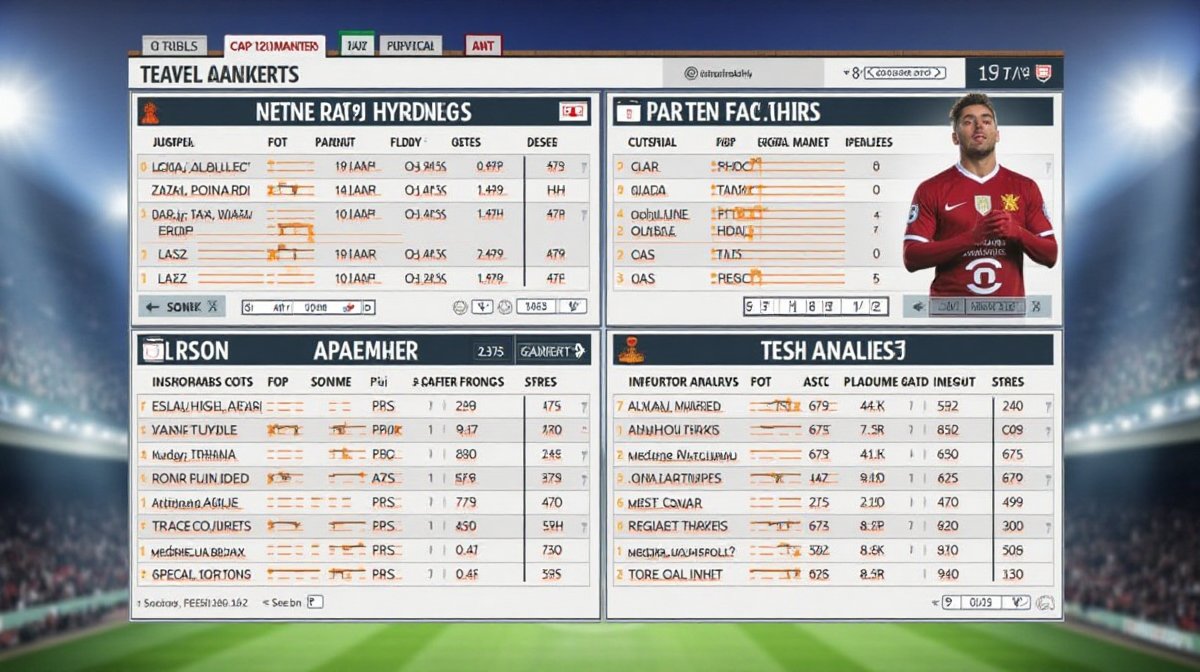The height and width of the screenshot is (672, 1200).
Task: Click the Seebn link at panel bottom
Action: click(x=285, y=603)
